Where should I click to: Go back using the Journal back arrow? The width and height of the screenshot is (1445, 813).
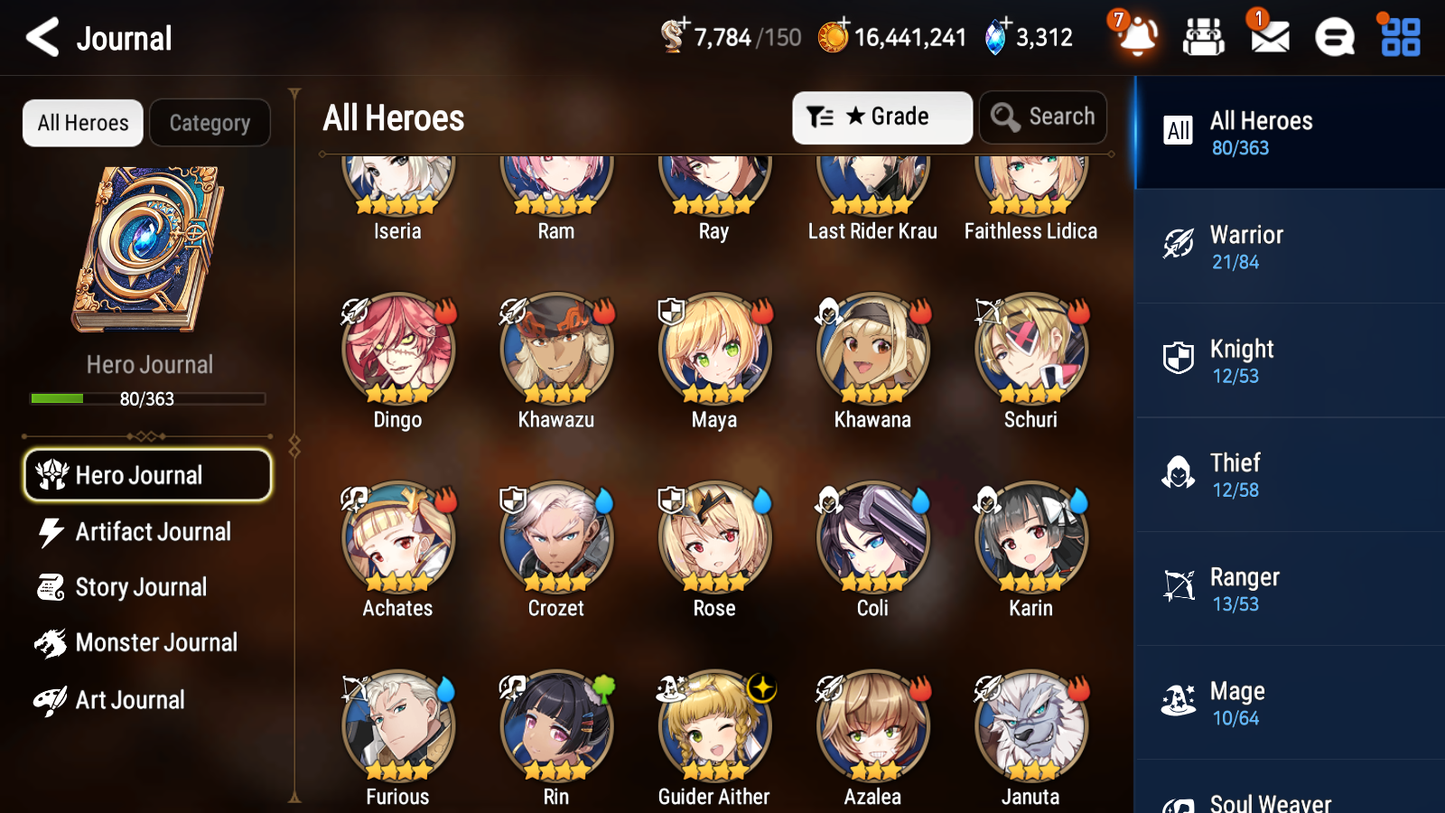pyautogui.click(x=42, y=37)
